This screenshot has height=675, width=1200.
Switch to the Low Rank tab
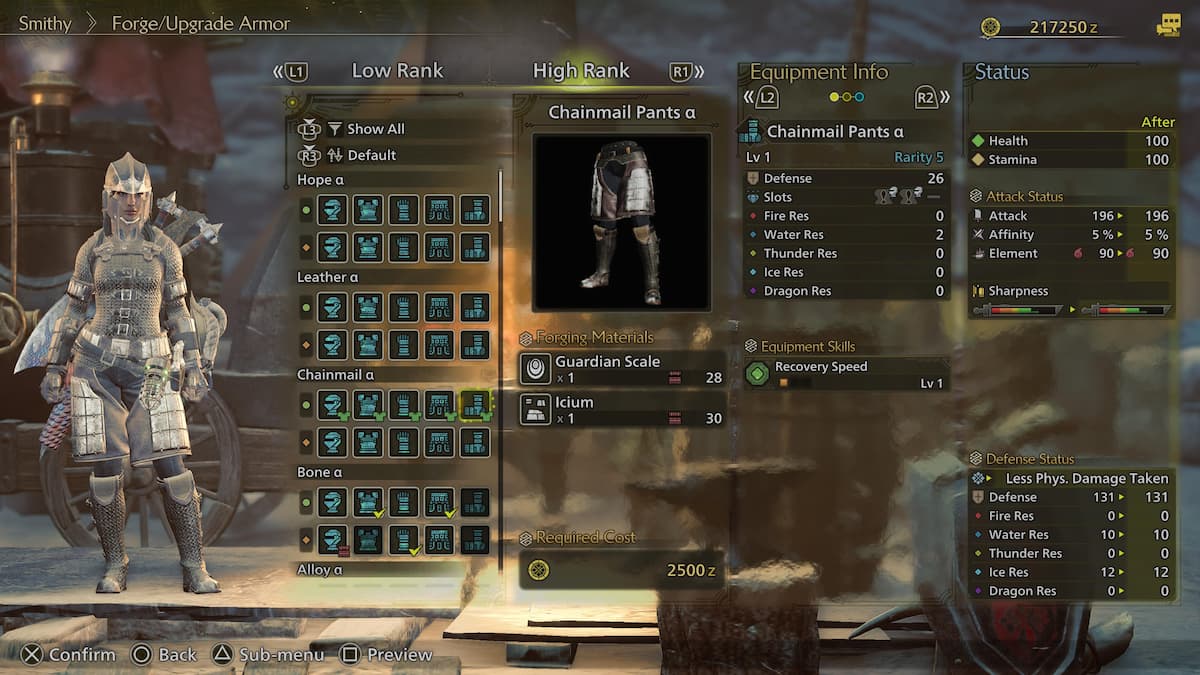click(x=397, y=71)
